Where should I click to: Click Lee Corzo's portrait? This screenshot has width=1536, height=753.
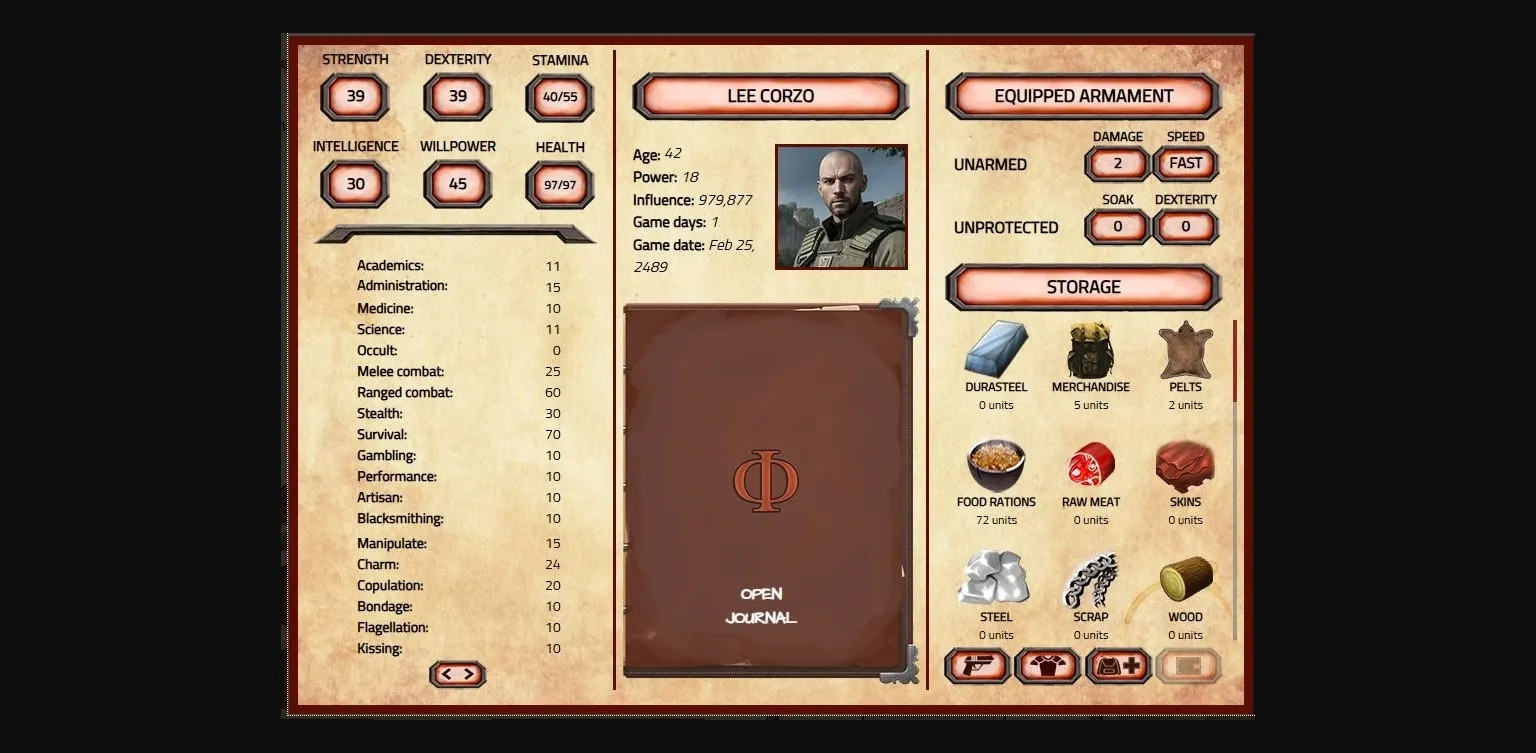pos(841,206)
